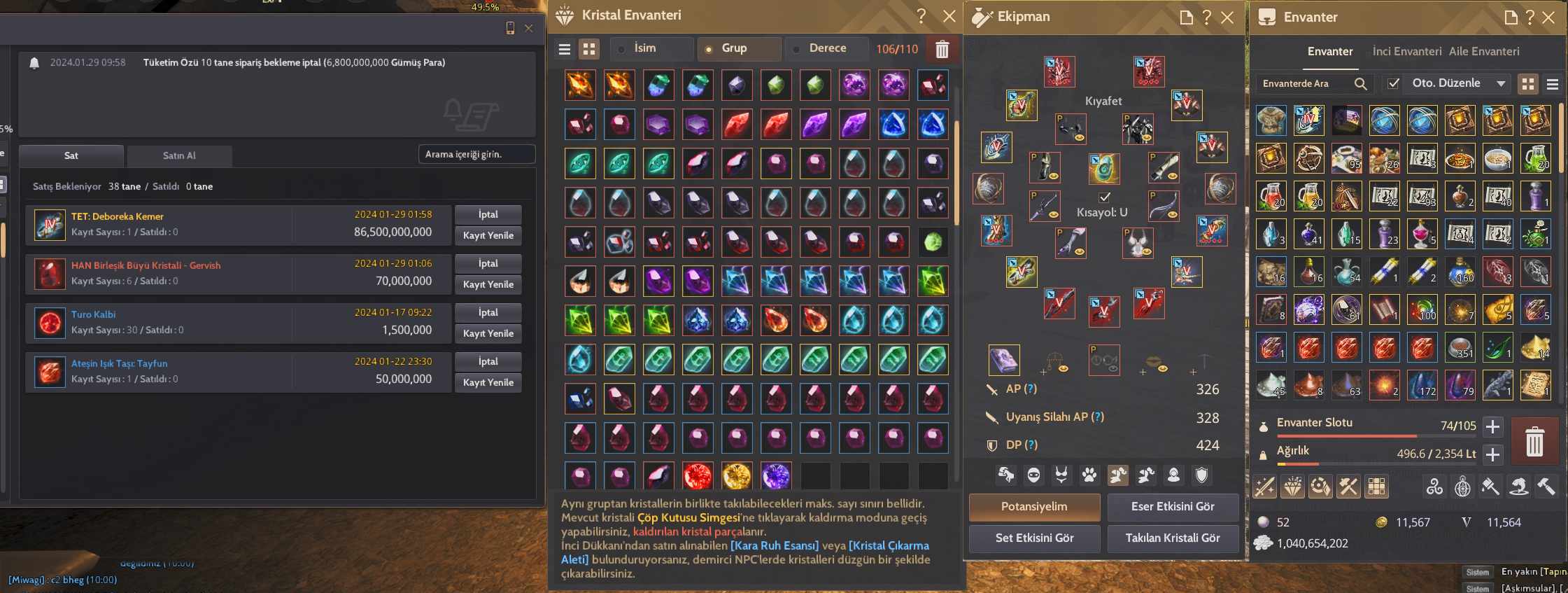
Task: Open the hamburger menu in Kristal Envanteri
Action: click(564, 49)
